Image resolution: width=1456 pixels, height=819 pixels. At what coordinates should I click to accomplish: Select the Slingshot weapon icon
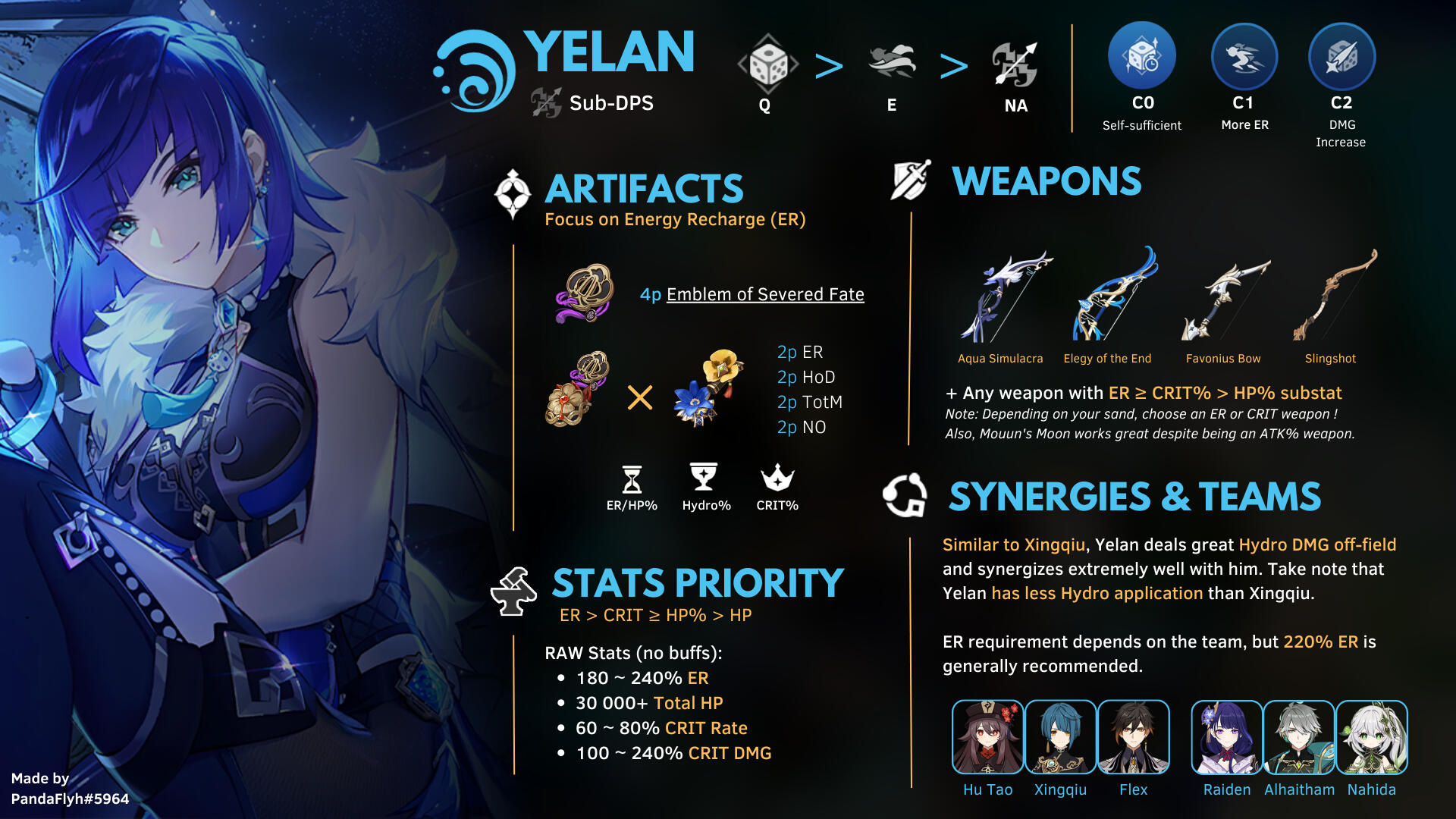pos(1333,296)
